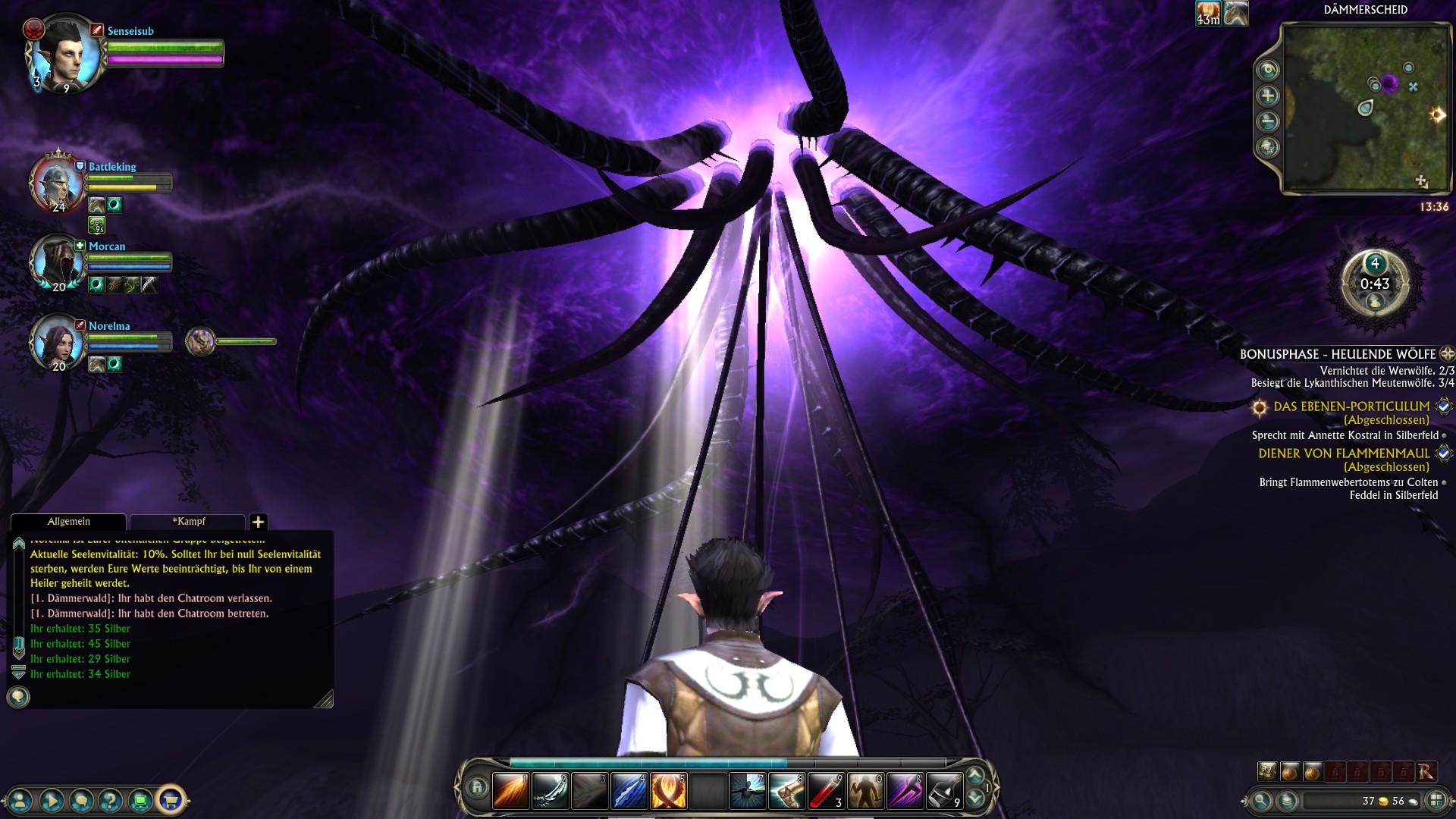Open the character menu person icon

[20, 802]
